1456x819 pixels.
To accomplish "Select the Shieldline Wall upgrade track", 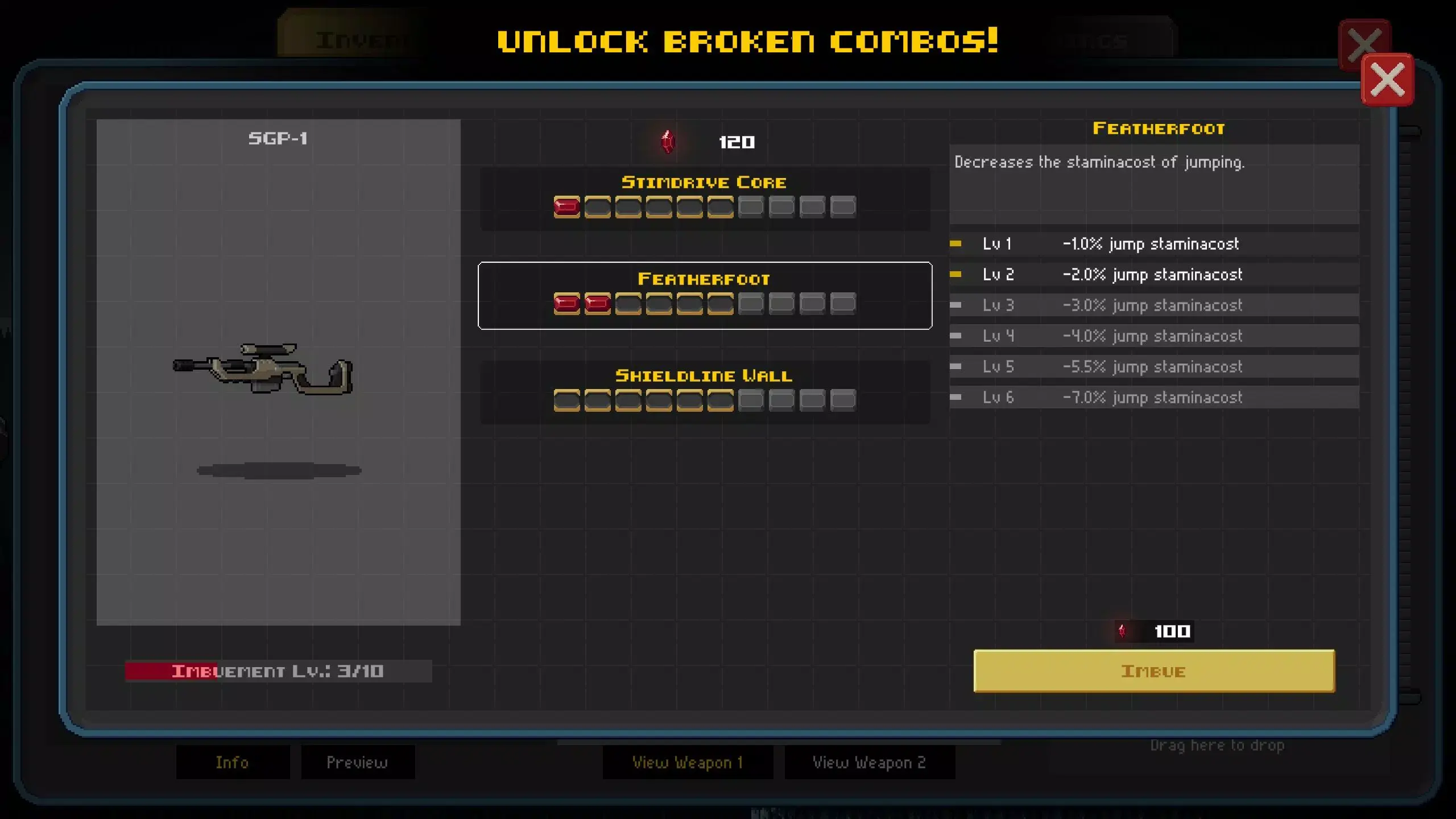I will coord(705,391).
